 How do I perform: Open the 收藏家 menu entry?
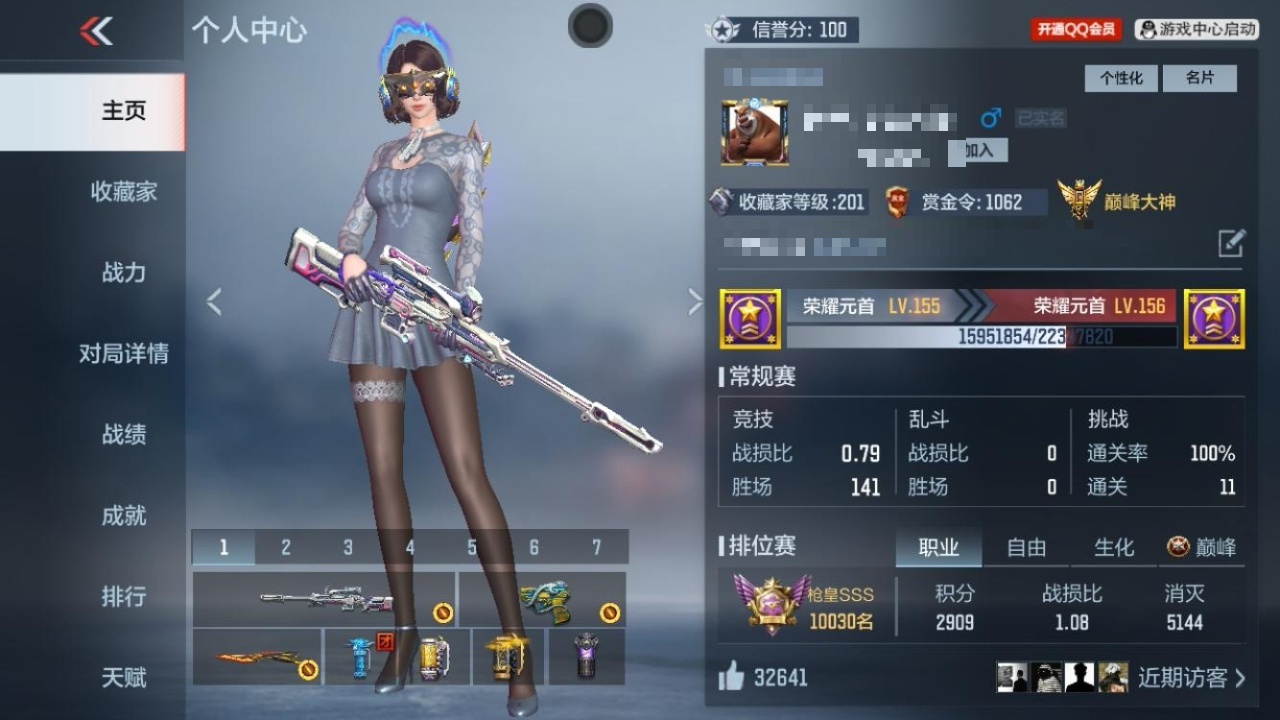click(123, 191)
